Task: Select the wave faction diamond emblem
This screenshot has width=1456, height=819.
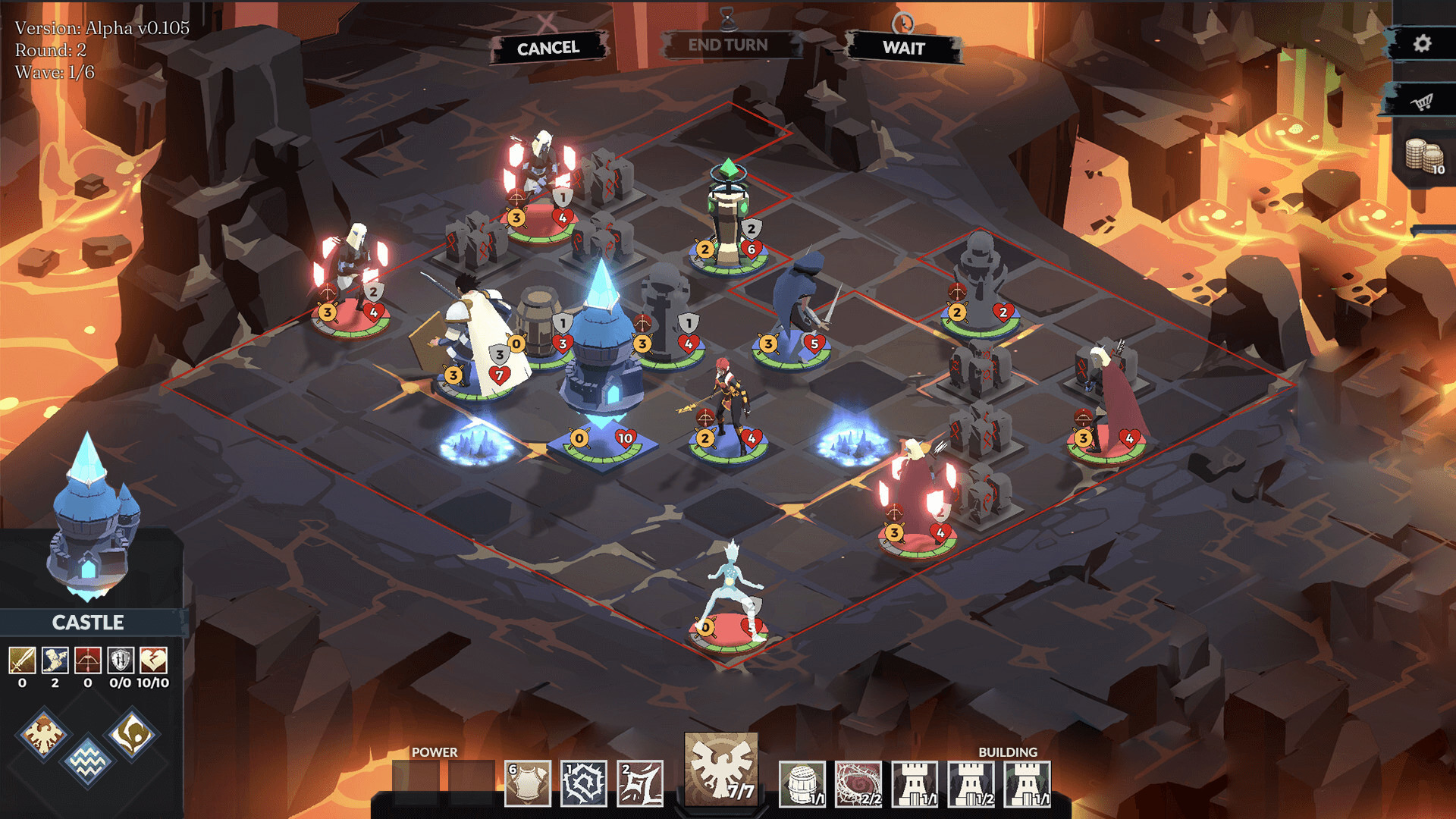Action: click(x=89, y=758)
